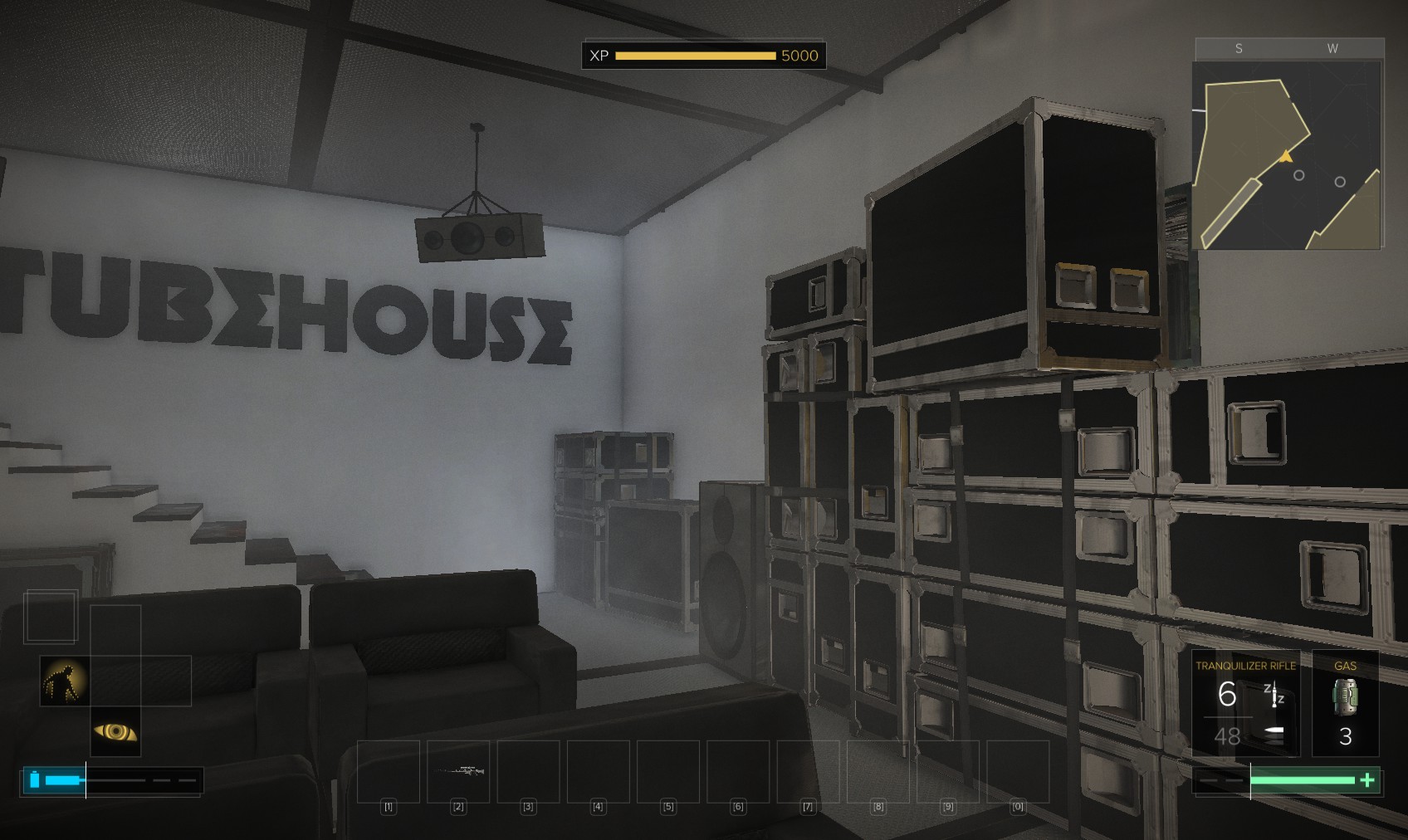Click the Tranquilizer Rifle weapon panel
The height and width of the screenshot is (840, 1408).
pyautogui.click(x=1244, y=702)
